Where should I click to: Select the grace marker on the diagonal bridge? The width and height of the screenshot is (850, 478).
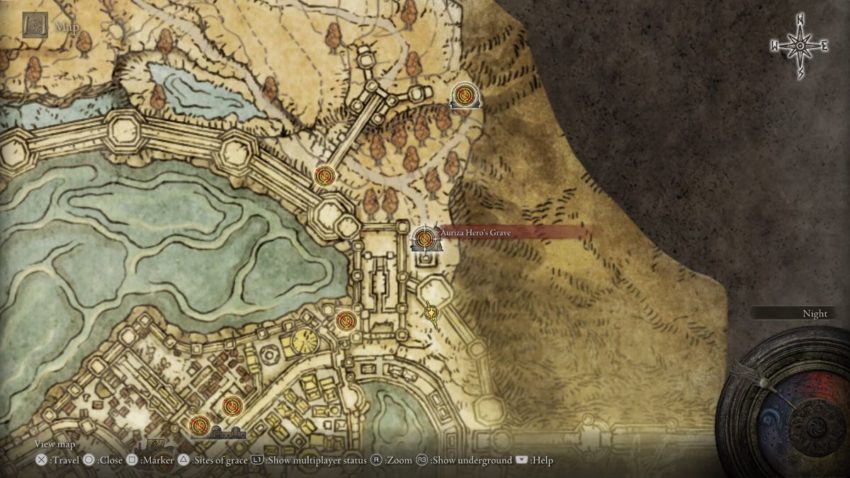[x=324, y=177]
